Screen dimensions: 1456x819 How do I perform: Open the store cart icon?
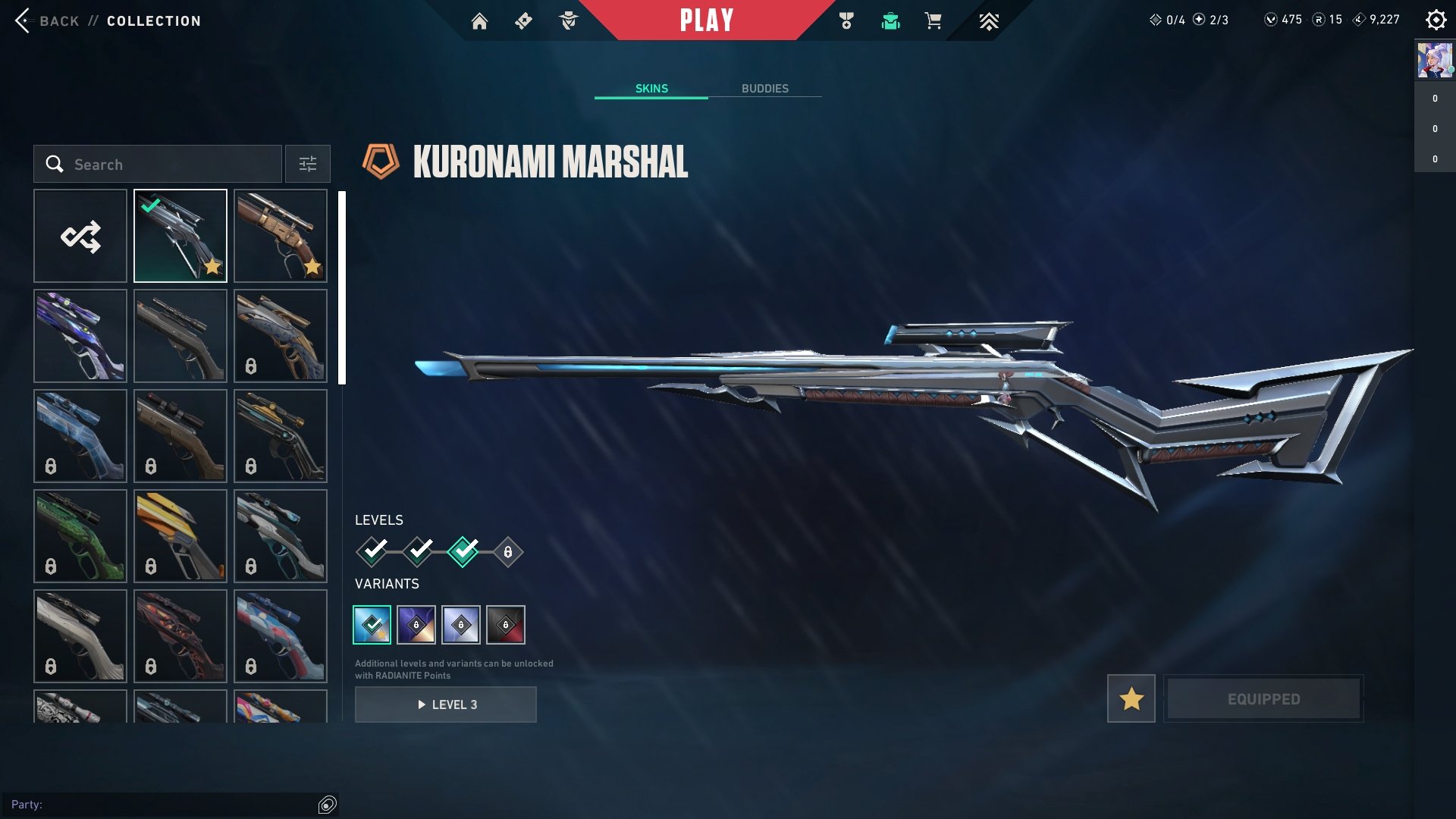pyautogui.click(x=933, y=21)
